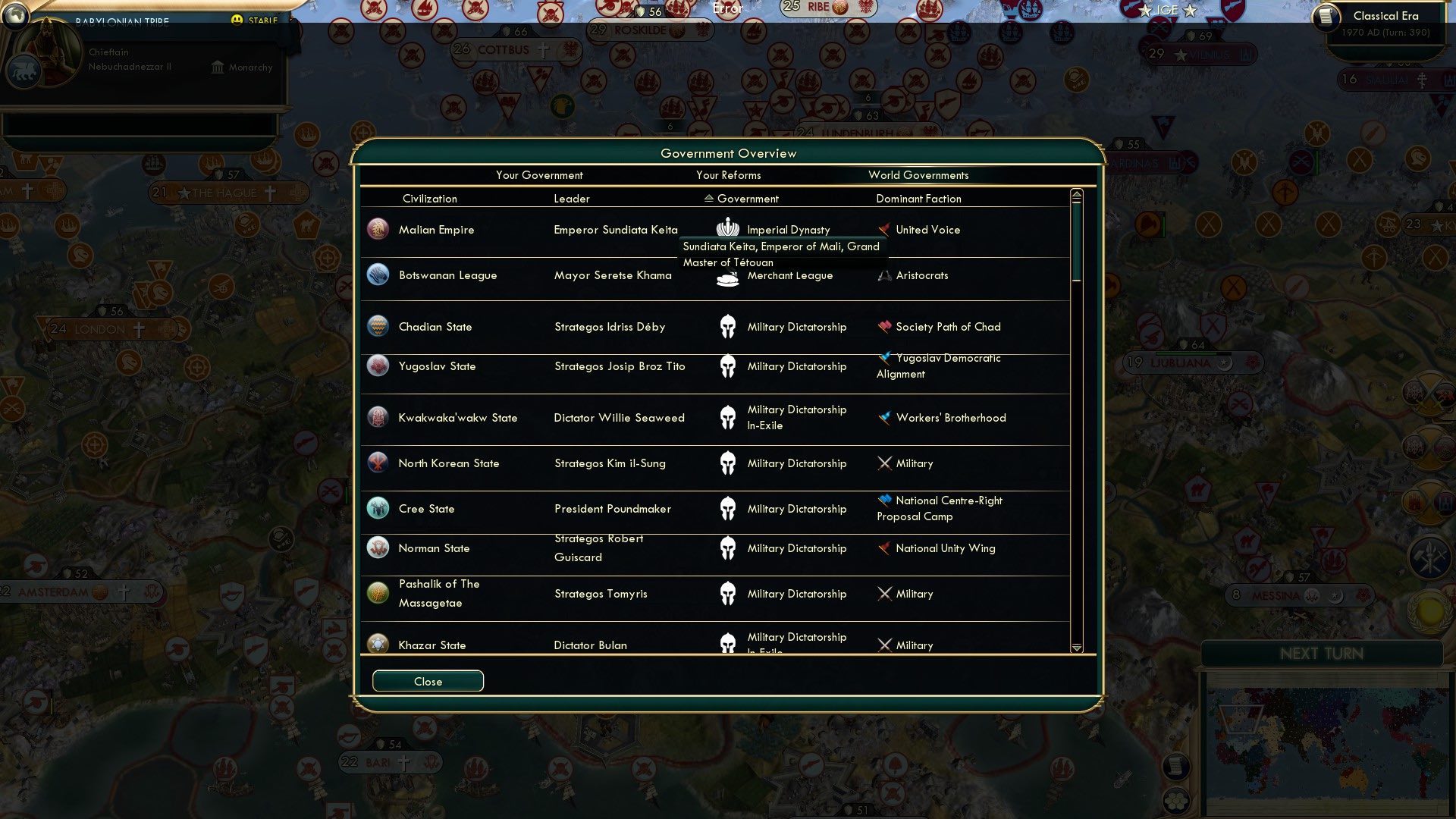Click North Korean State's Military Dictatorship helmet icon
This screenshot has height=819, width=1456.
point(727,463)
